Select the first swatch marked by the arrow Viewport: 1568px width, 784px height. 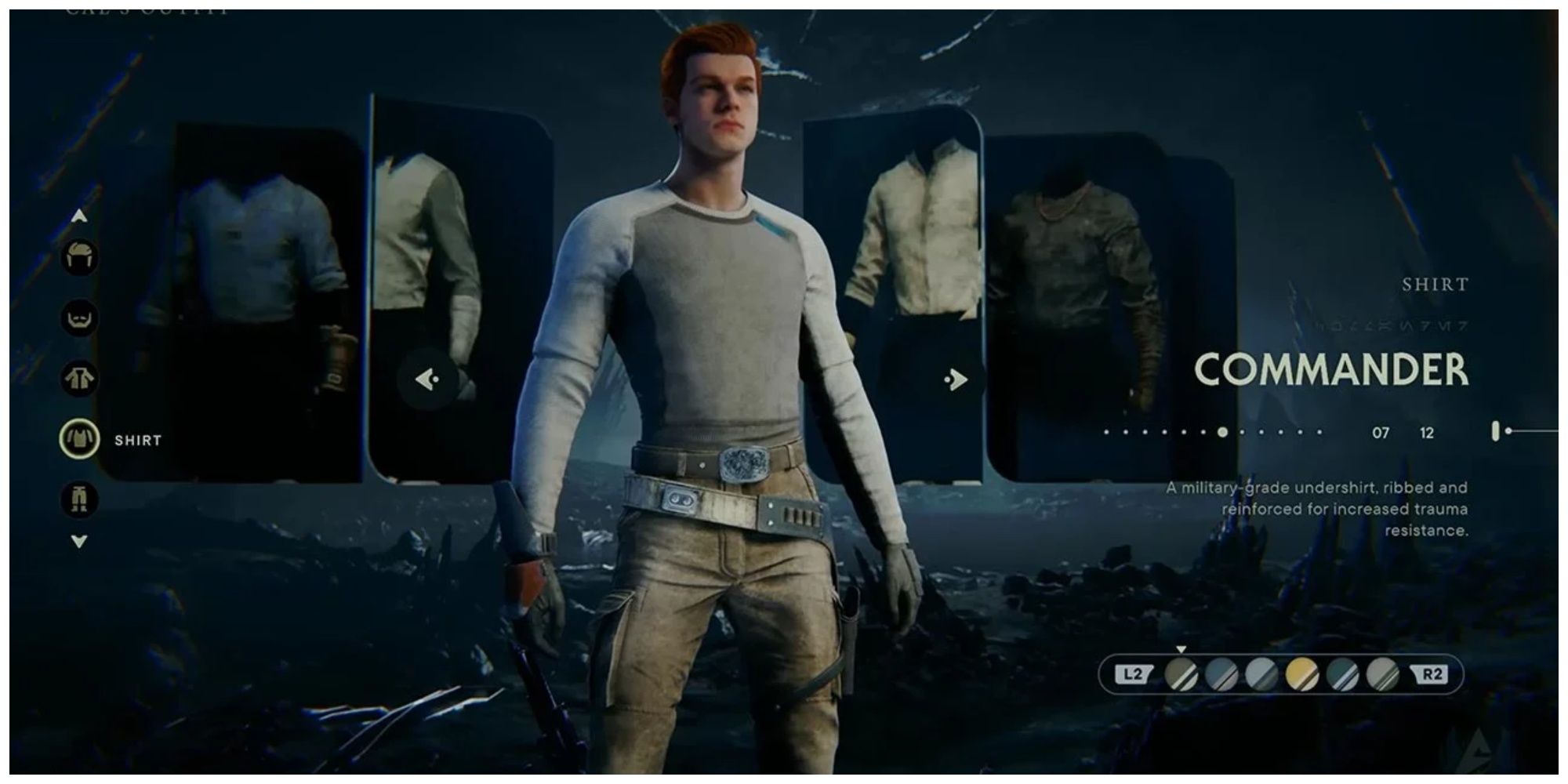[x=1181, y=673]
